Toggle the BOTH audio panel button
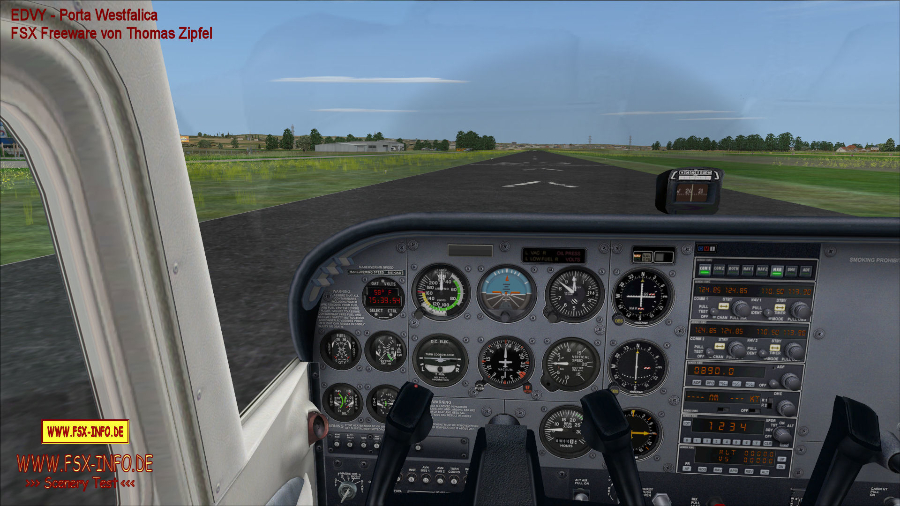This screenshot has width=900, height=506. (x=734, y=269)
